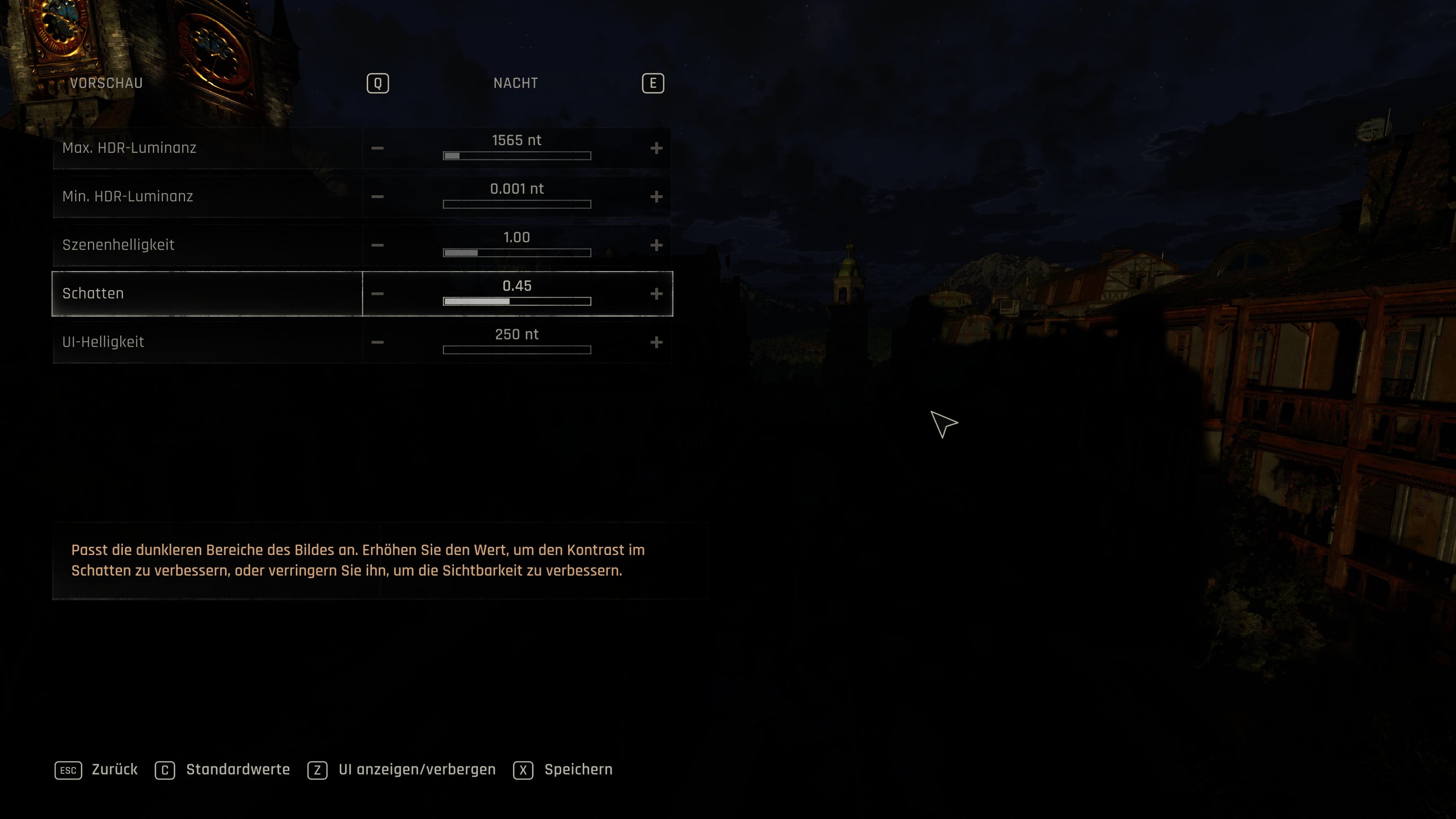Adjust the UI-Helligkeit slider bar
Screen dimensions: 1456x819
[x=516, y=350]
